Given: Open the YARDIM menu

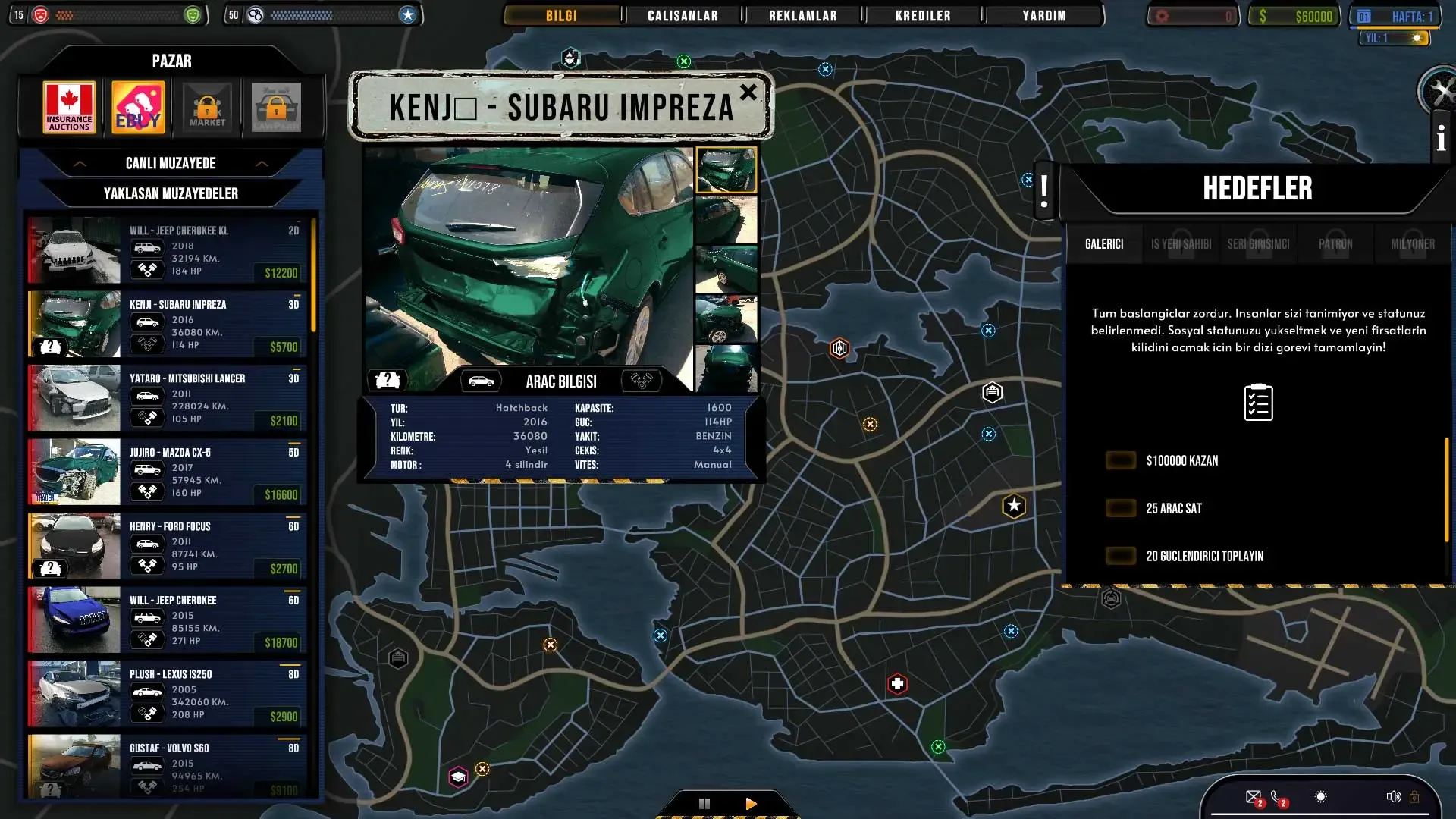Looking at the screenshot, I should [x=1043, y=16].
